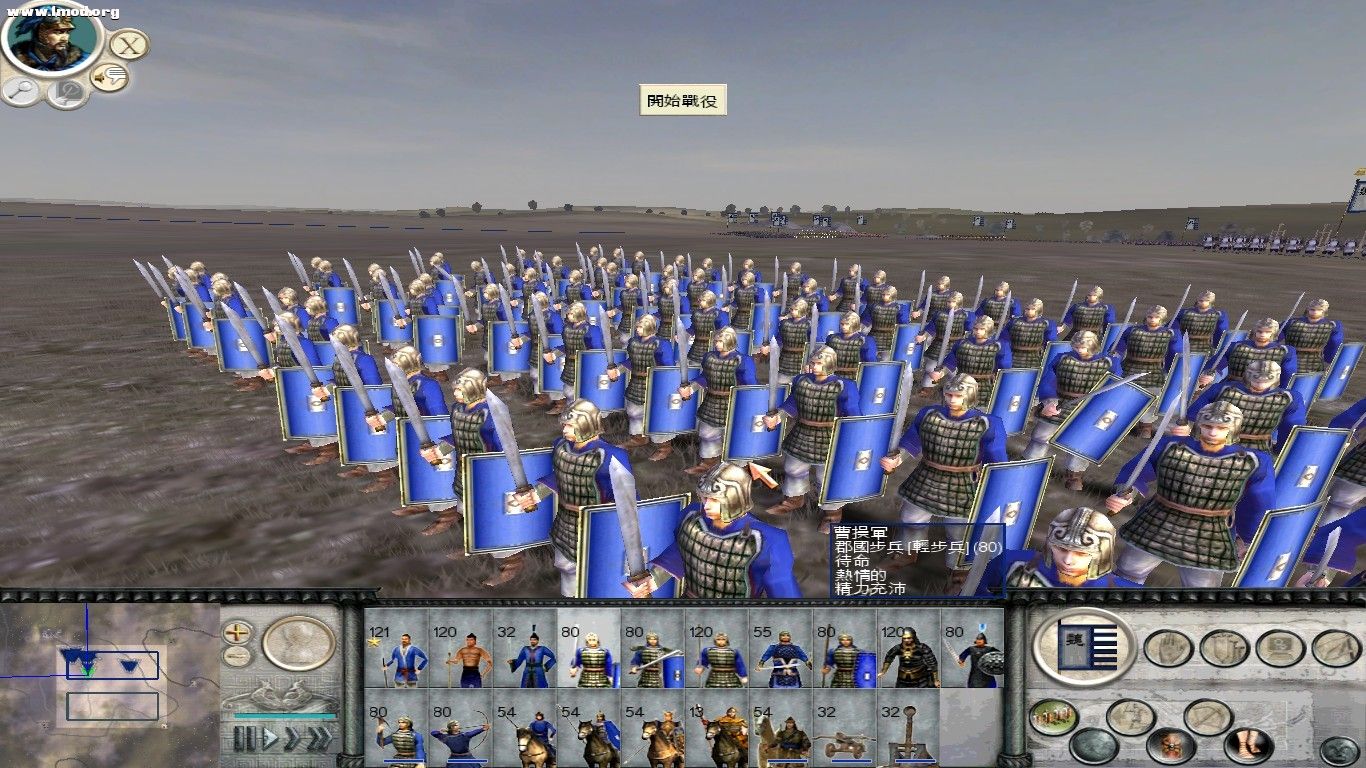
Task: Click the green terrain special-ability icon
Action: 1054,717
